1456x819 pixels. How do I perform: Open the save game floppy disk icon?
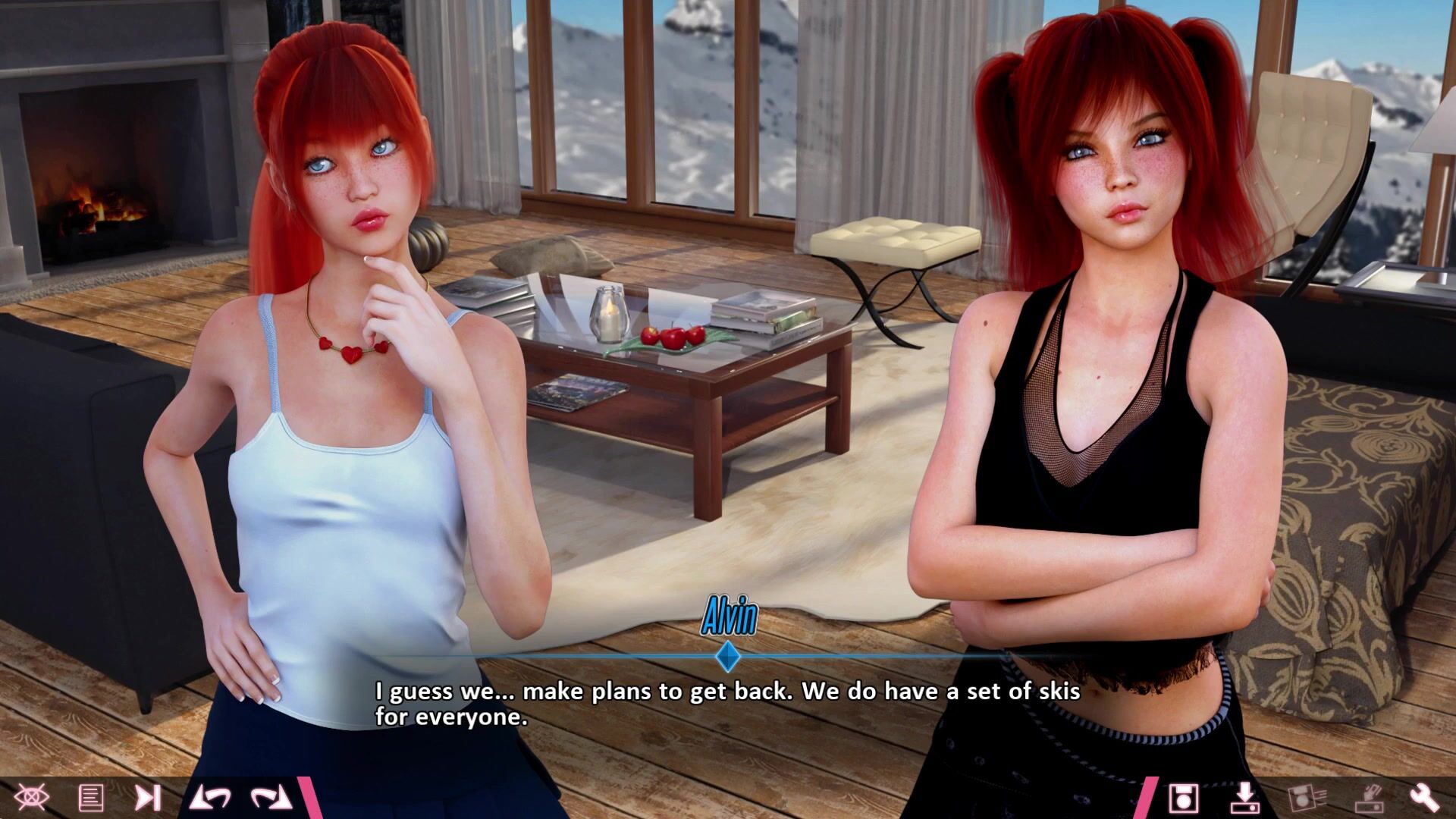[x=1182, y=798]
